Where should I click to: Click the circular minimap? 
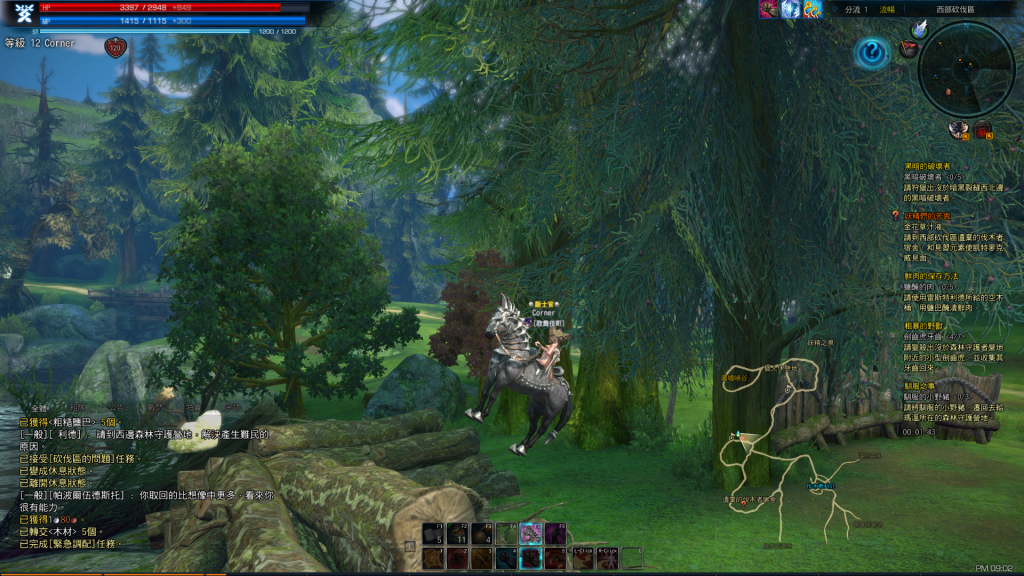(966, 68)
